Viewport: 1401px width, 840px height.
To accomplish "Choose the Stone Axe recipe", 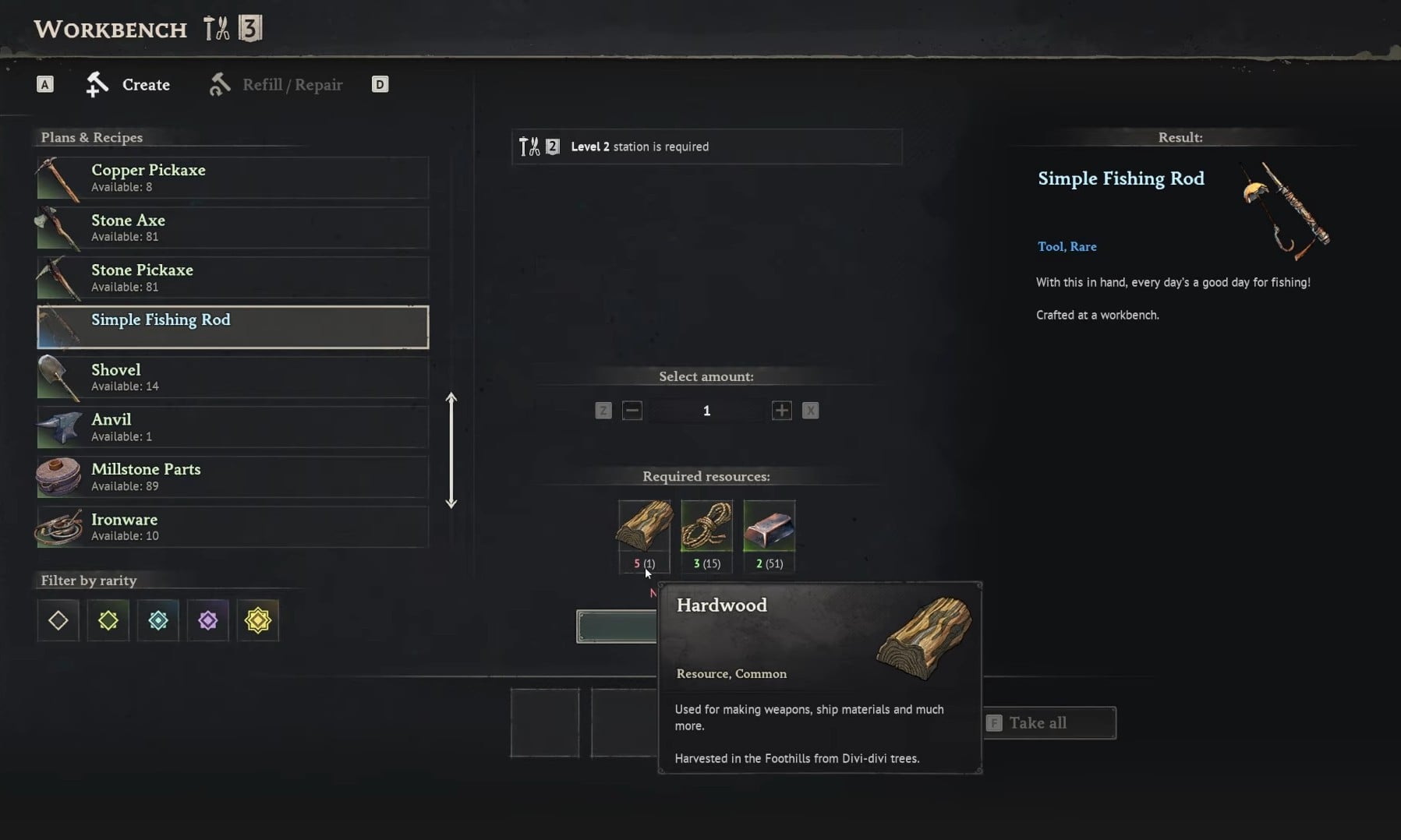I will 232,228.
